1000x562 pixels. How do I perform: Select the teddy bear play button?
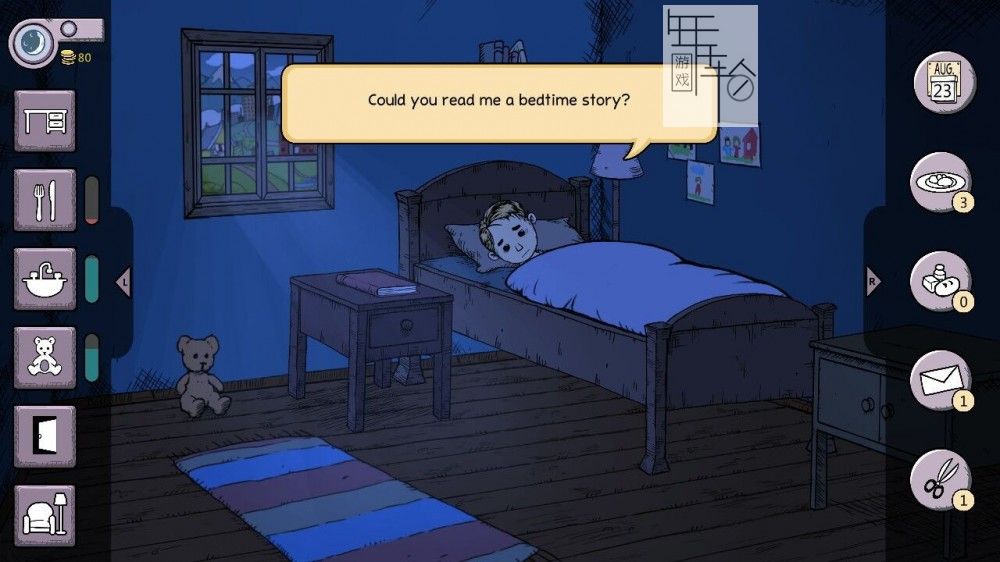[45, 357]
